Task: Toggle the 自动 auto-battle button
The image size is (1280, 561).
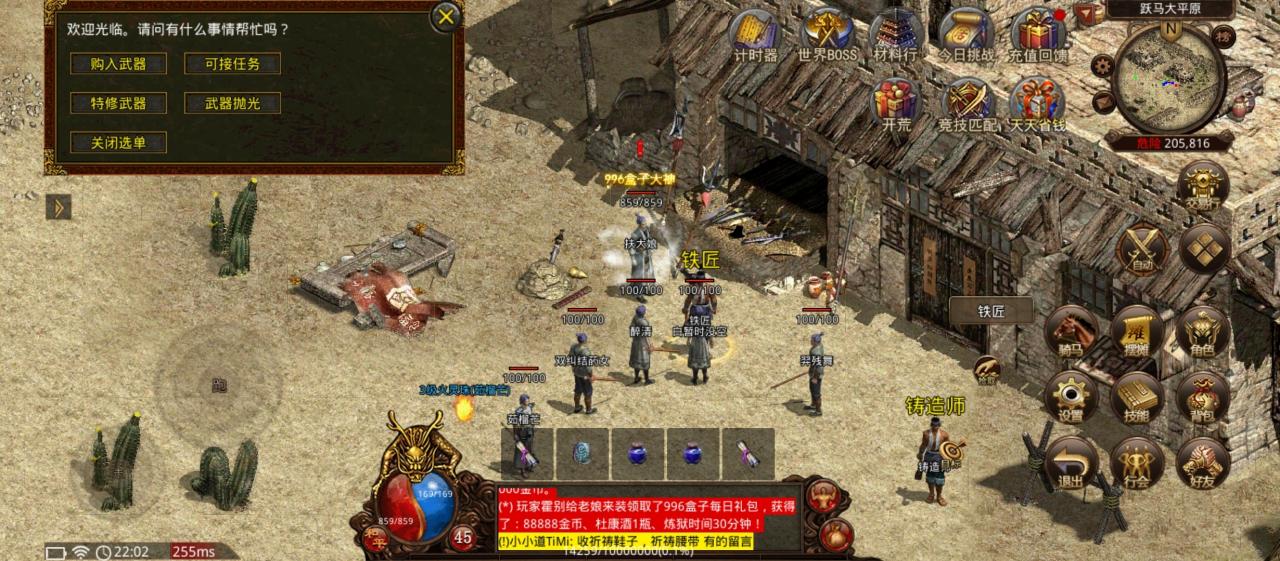Action: click(x=1142, y=249)
